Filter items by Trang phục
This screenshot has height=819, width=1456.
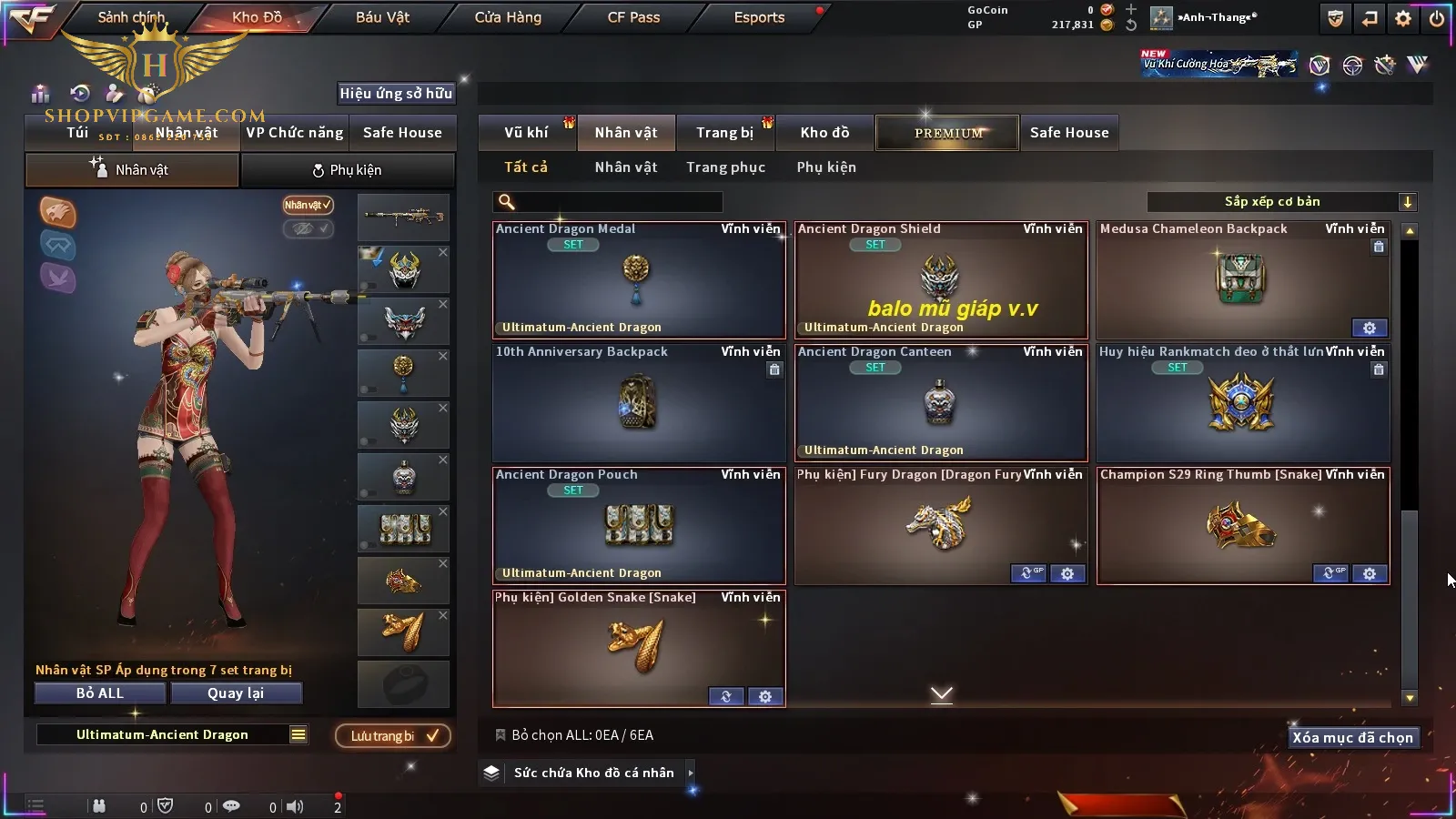click(x=725, y=167)
